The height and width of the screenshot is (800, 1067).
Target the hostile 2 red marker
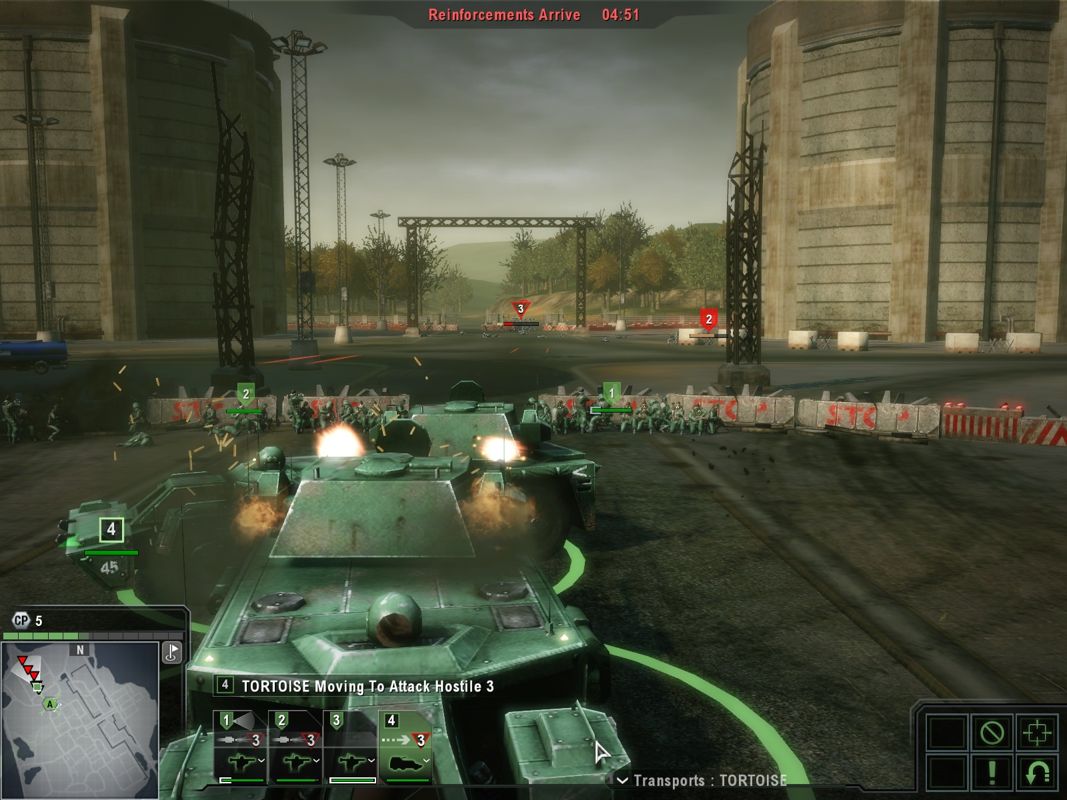709,320
